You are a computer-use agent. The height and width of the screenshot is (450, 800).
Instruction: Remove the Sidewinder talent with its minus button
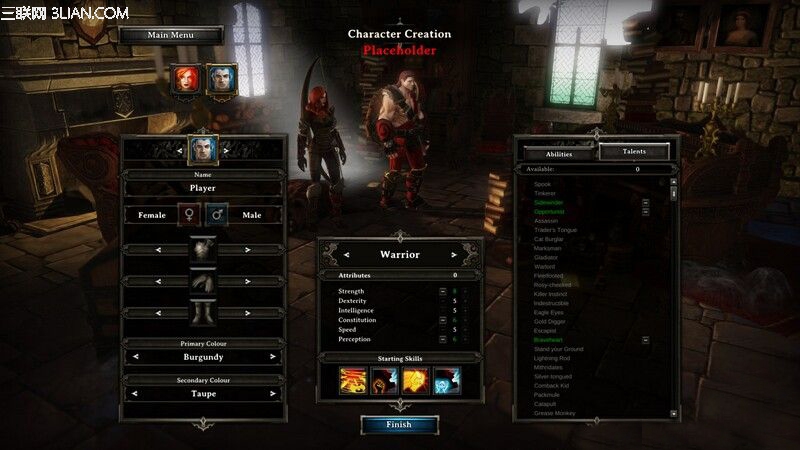(646, 202)
